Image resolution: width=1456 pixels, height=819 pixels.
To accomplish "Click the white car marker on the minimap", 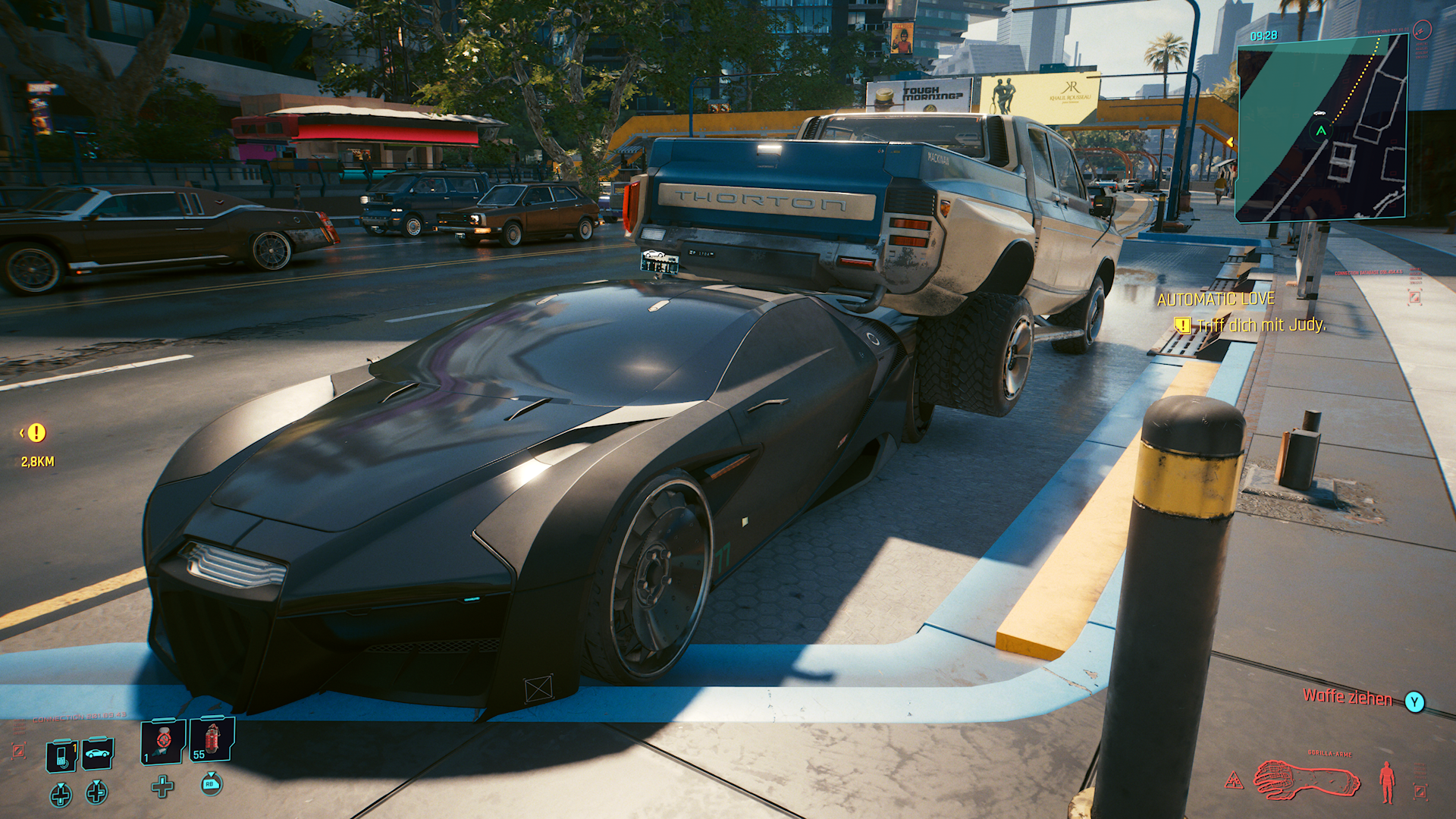I will click(x=1320, y=112).
